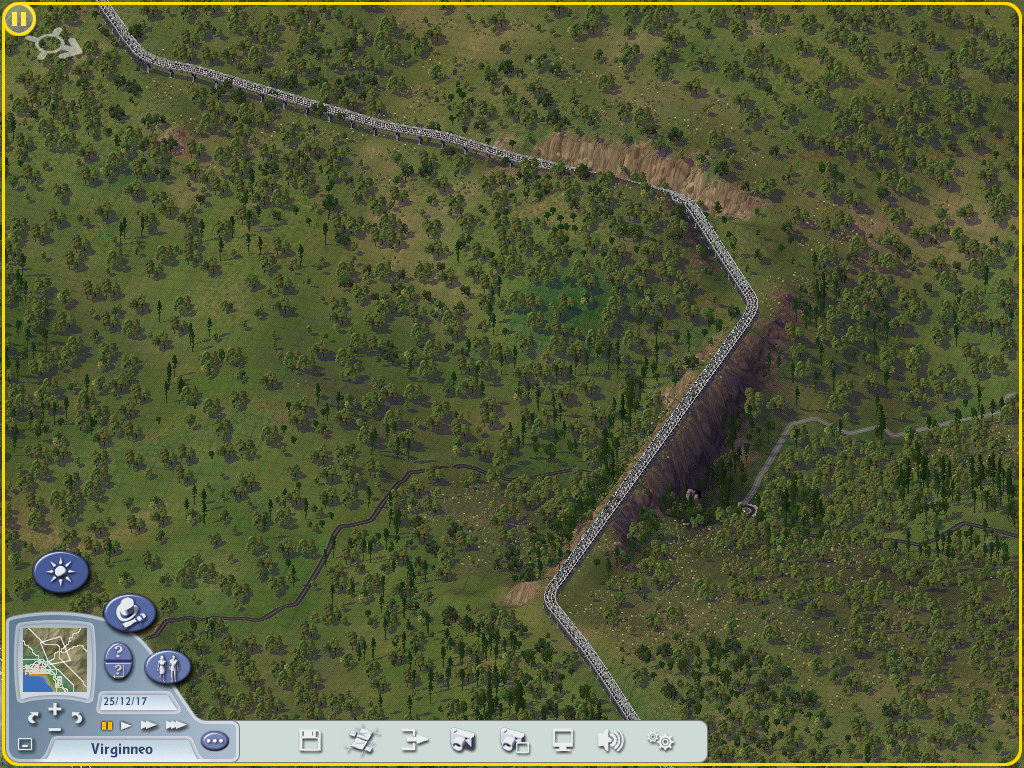1024x768 pixels.
Task: Open audio options via the speaker icon
Action: coord(610,741)
